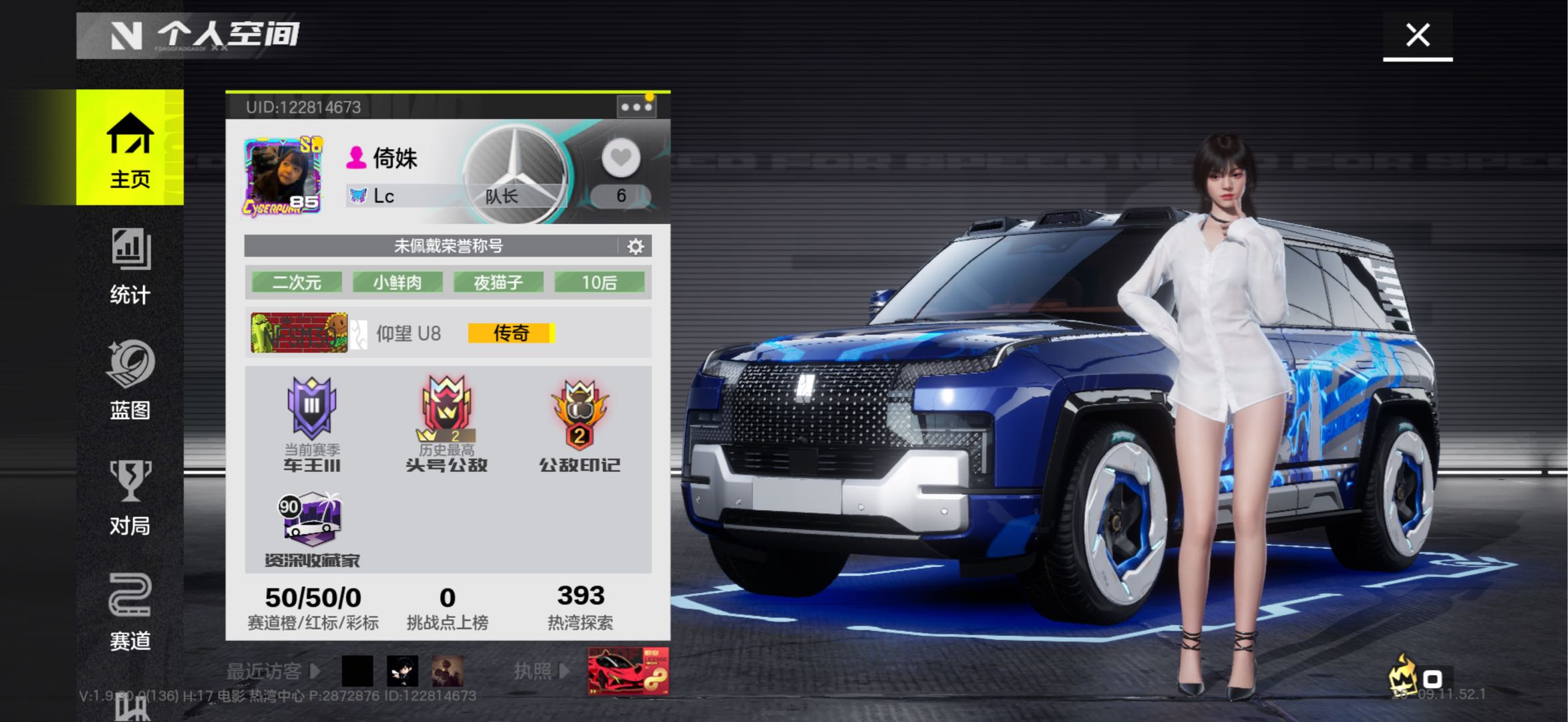The image size is (1568, 722).
Task: Like the profile with the heart button
Action: click(x=621, y=158)
